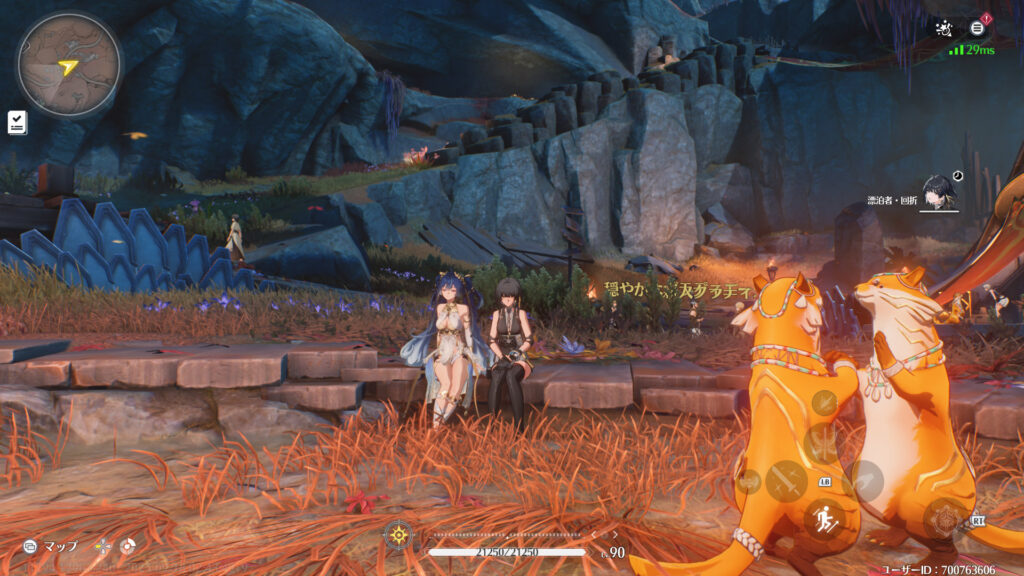Open the circular minimap
Screen dimensions: 1024x576
68,64
